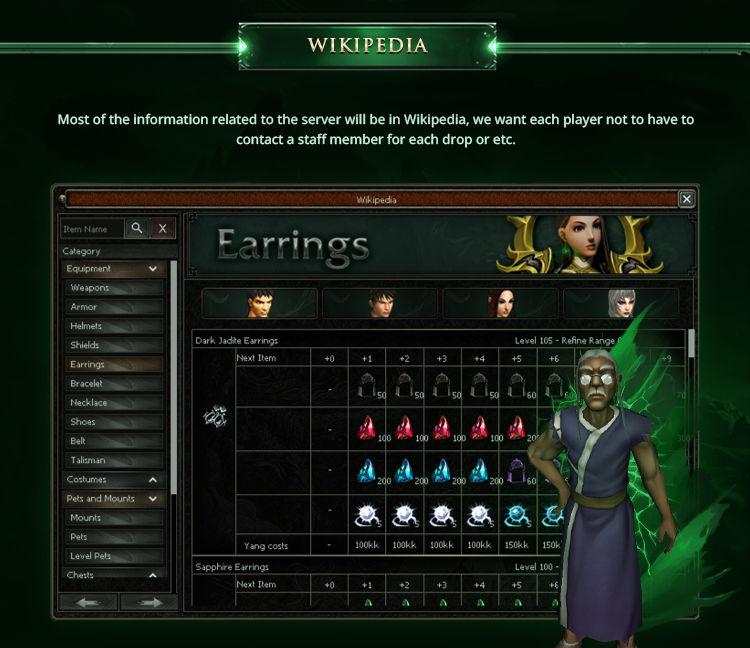Open the Weapons list
This screenshot has width=750, height=648.
[112, 288]
